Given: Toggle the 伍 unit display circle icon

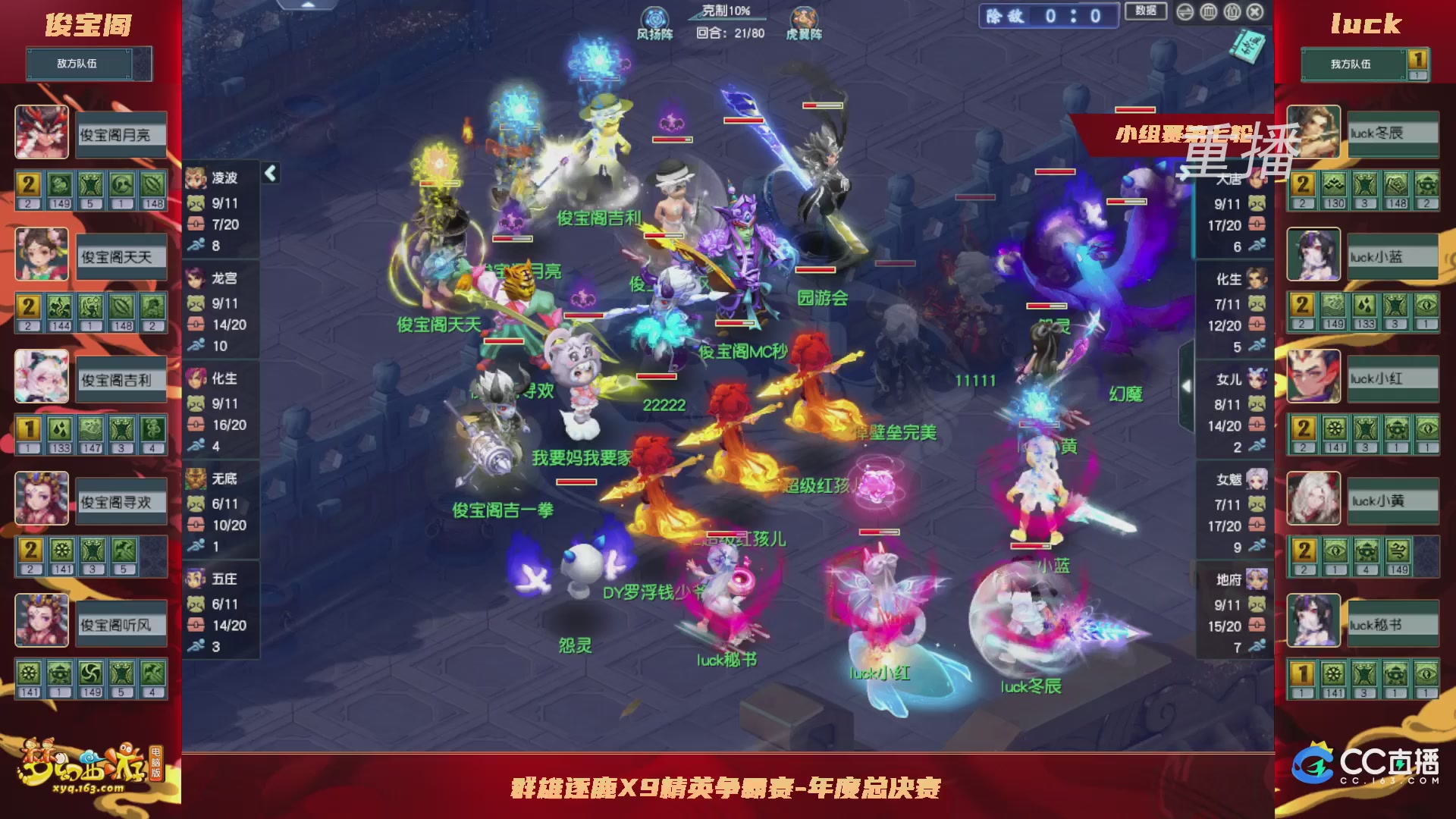Looking at the screenshot, I should click(x=1232, y=12).
